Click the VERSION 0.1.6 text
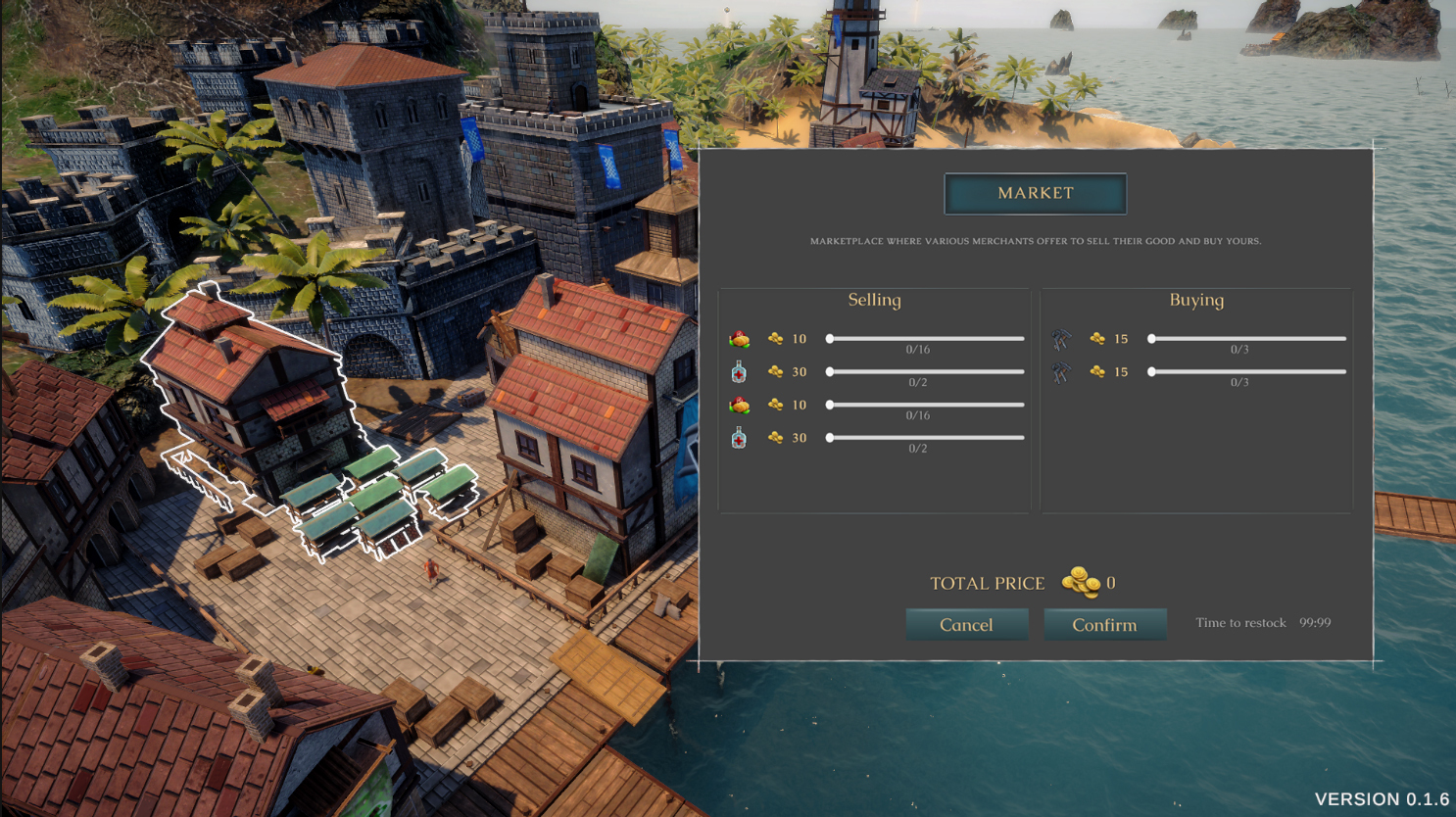Viewport: 1456px width, 817px height. coord(1382,798)
